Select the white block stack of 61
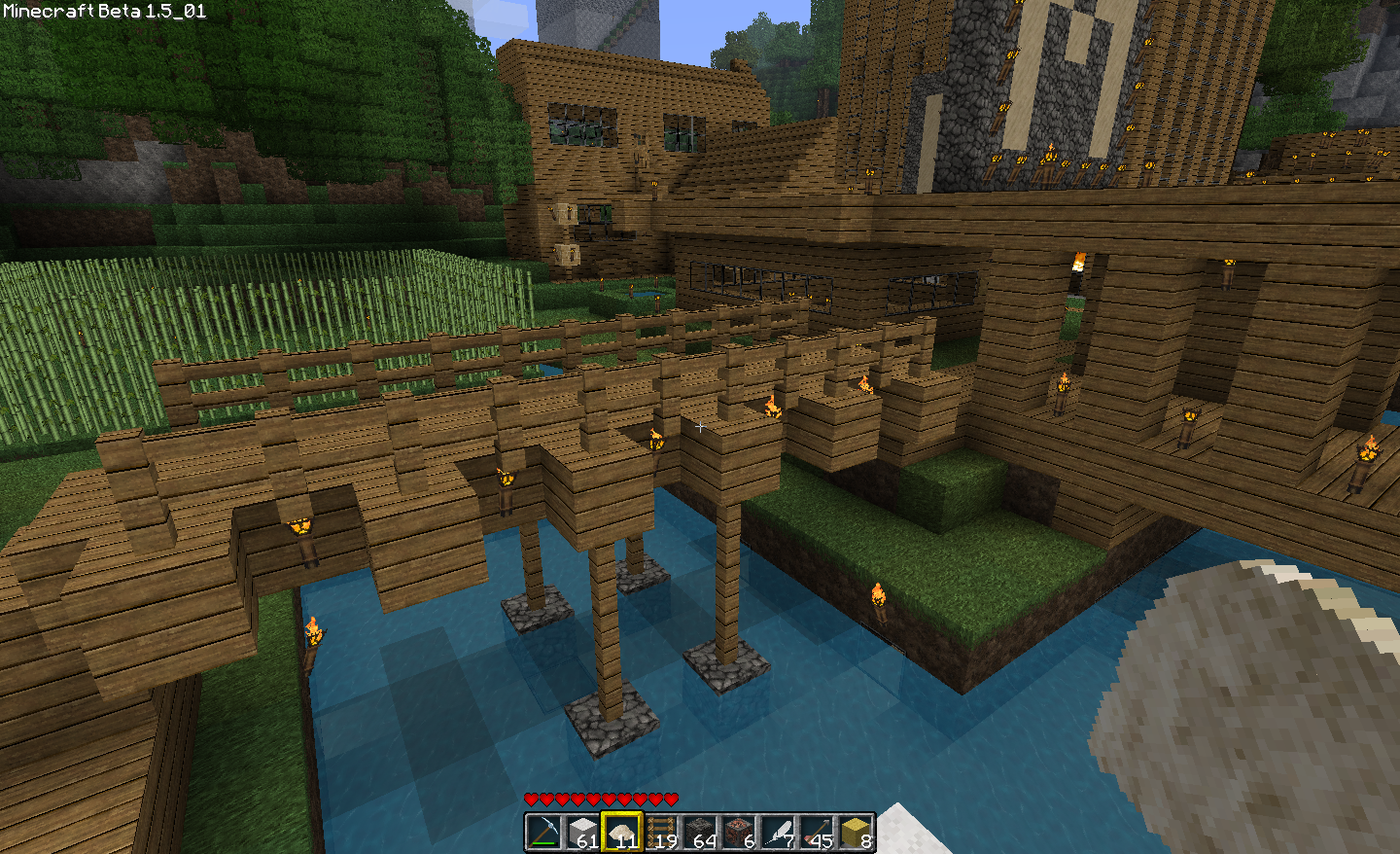 tap(582, 833)
